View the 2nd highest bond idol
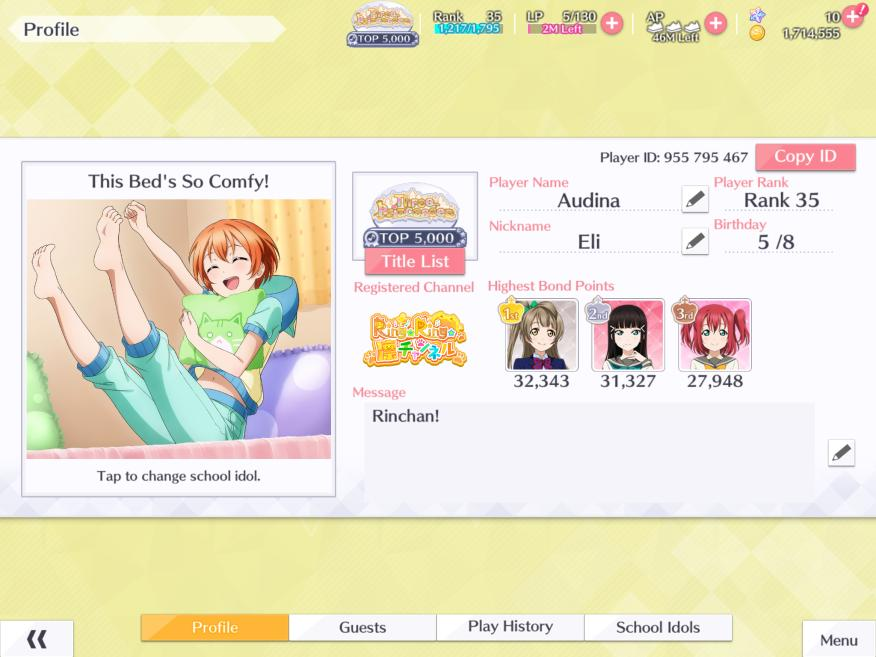Image resolution: width=876 pixels, height=657 pixels. [628, 335]
